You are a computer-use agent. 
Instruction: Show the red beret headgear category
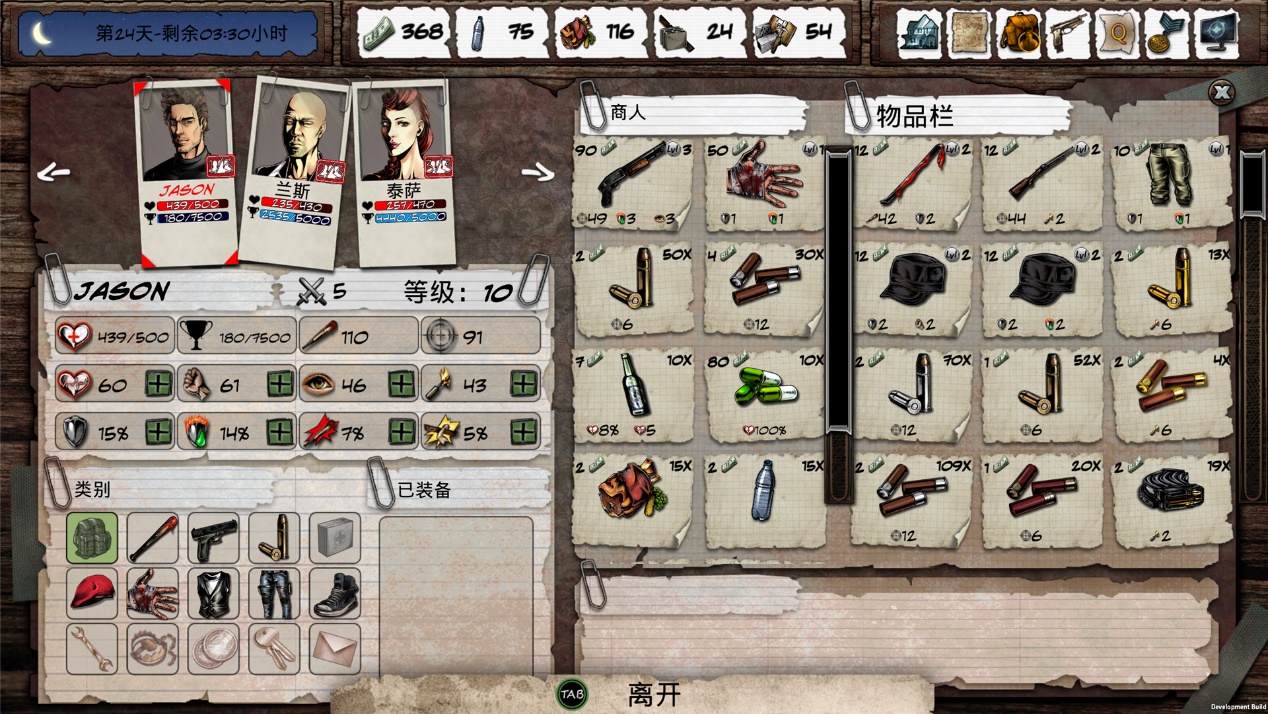point(92,594)
